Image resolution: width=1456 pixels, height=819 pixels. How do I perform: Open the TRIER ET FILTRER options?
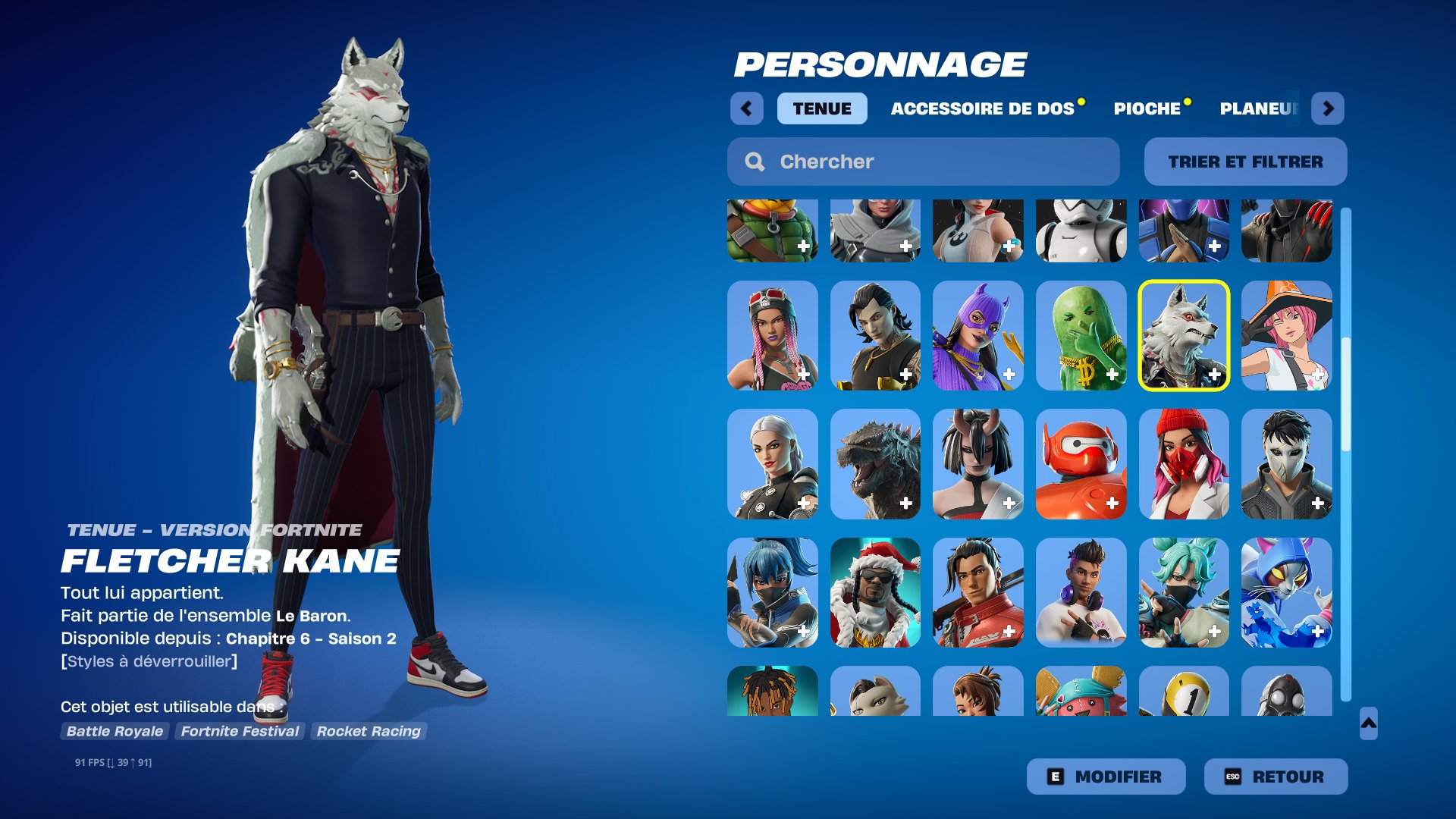coord(1244,162)
